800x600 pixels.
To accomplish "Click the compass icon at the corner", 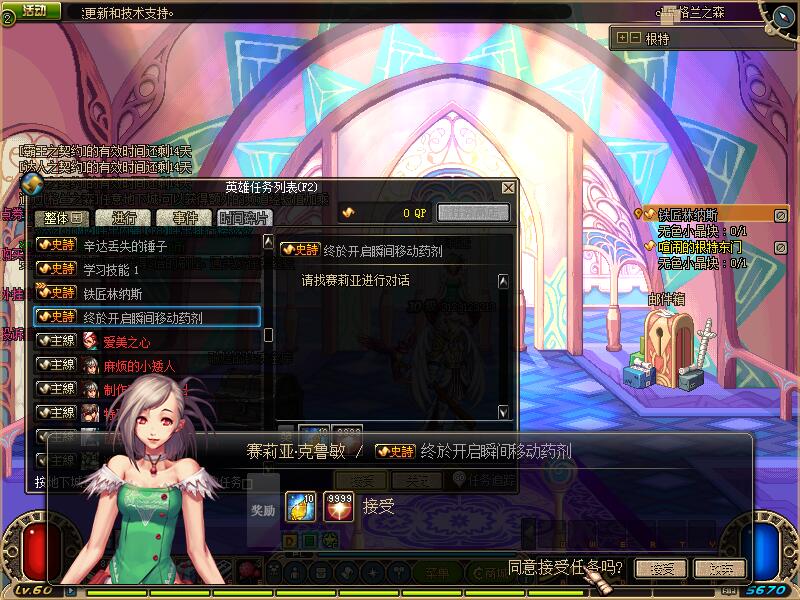I will (780, 14).
